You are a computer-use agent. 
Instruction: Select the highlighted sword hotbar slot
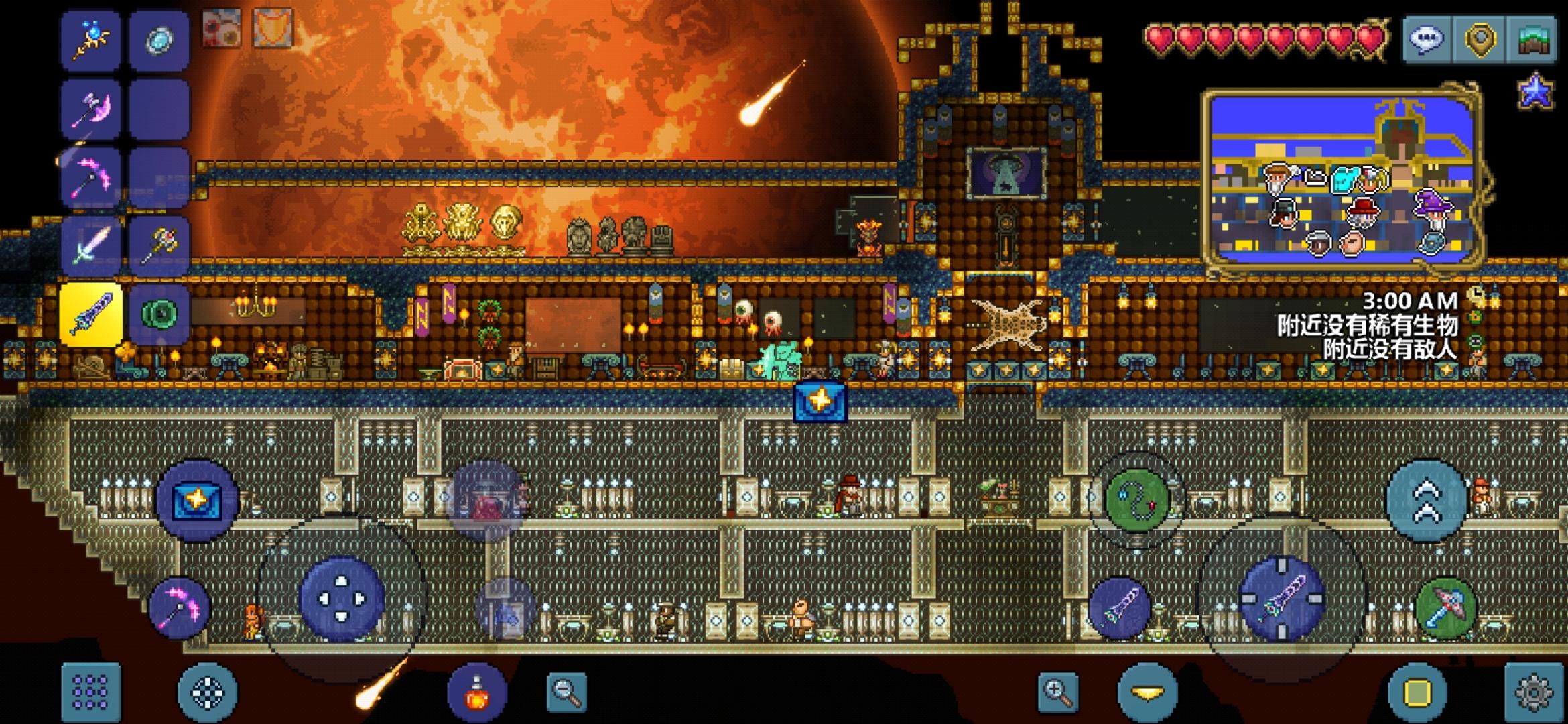(x=90, y=314)
